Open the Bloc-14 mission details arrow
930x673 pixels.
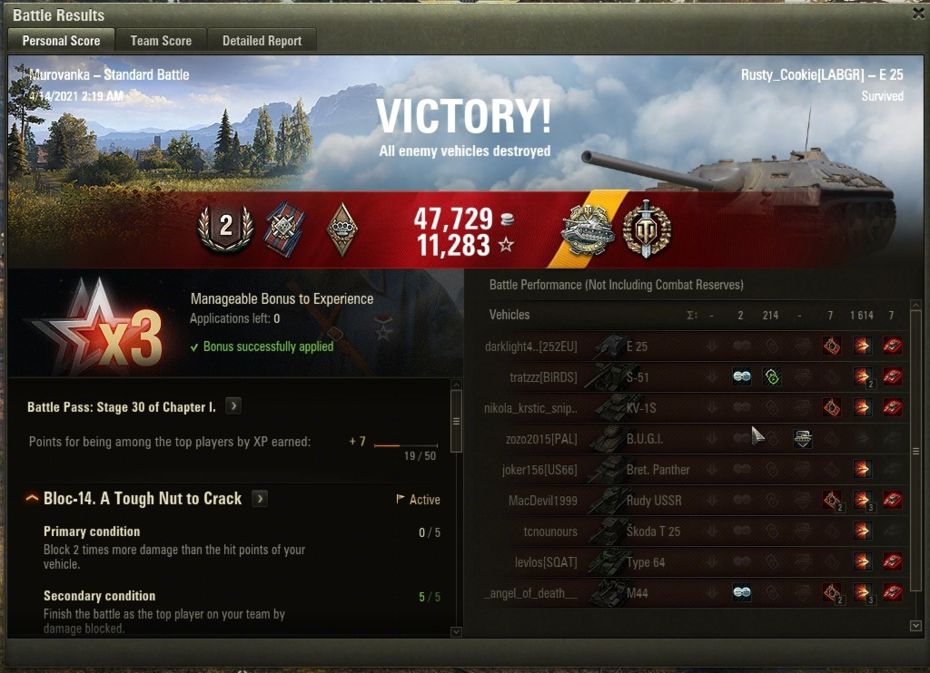(260, 498)
